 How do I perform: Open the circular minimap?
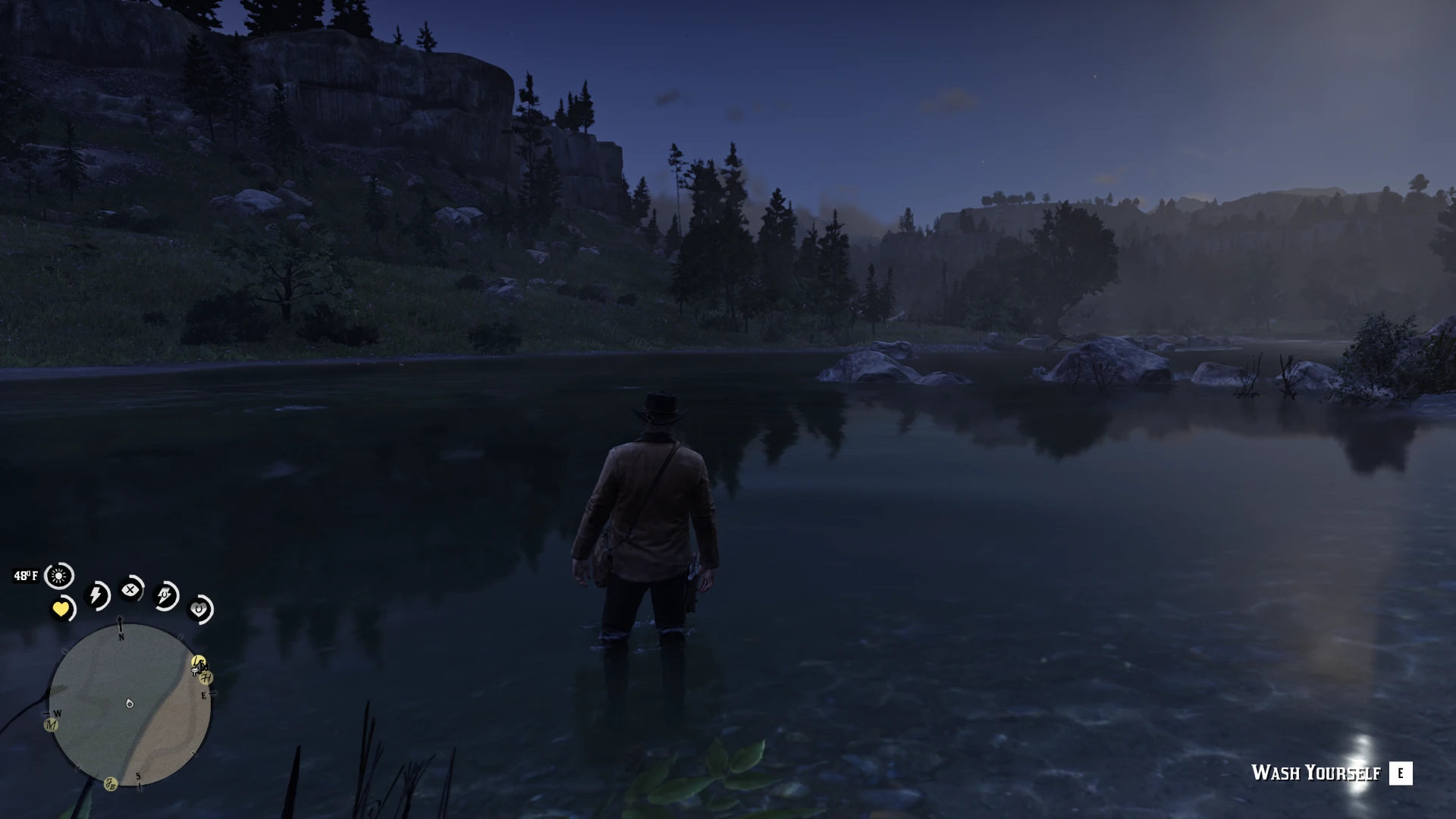pyautogui.click(x=129, y=704)
